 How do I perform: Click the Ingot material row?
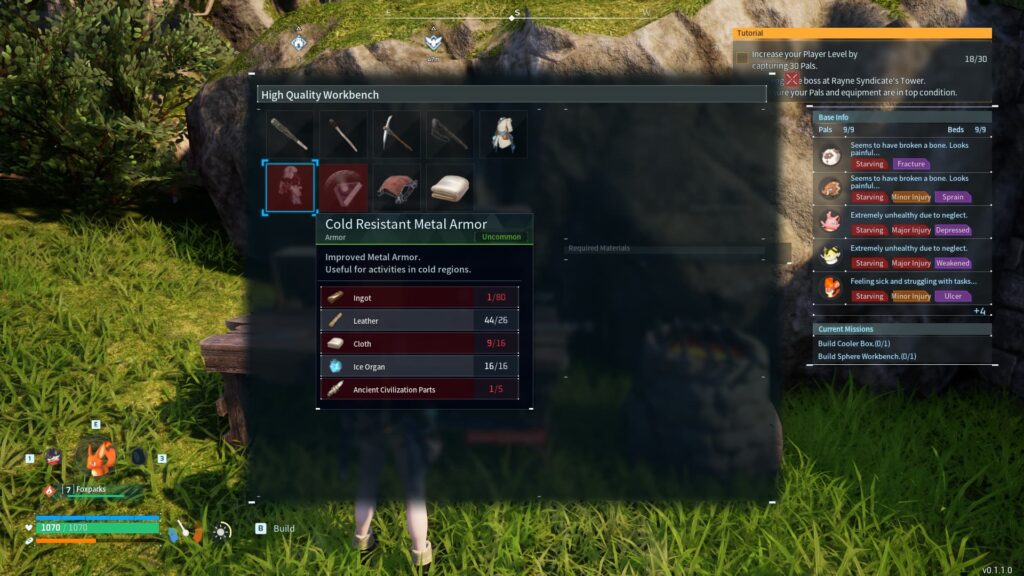click(420, 297)
